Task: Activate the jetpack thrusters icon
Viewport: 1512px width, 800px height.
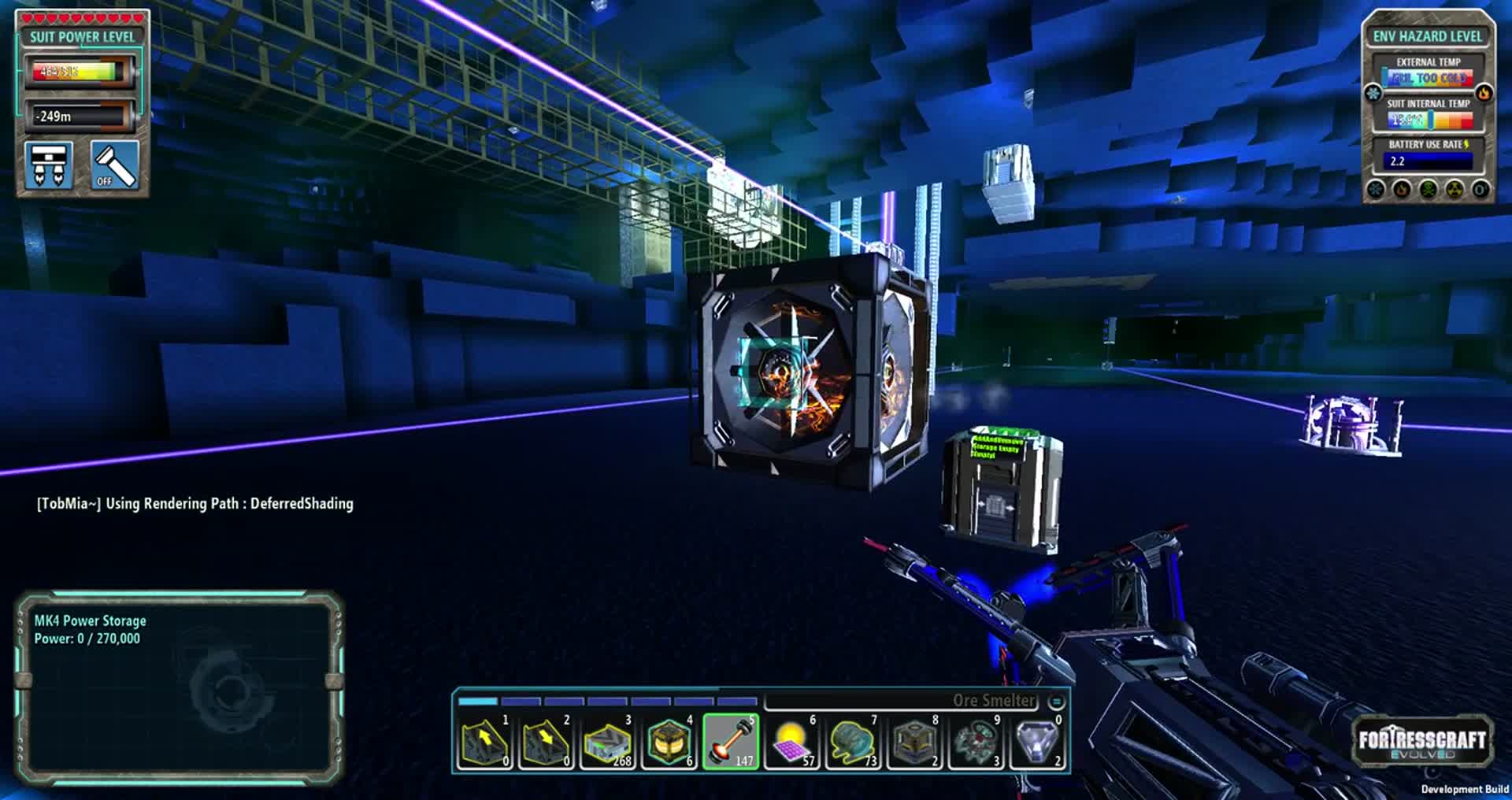Action: coord(49,165)
